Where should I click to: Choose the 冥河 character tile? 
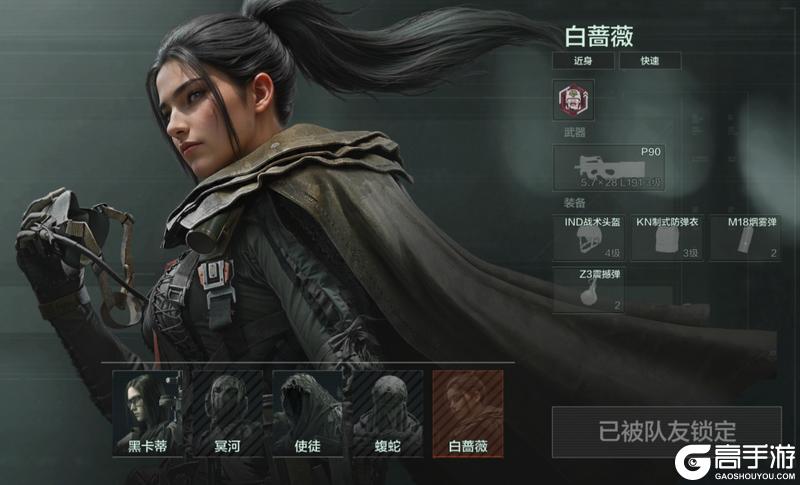(227, 414)
